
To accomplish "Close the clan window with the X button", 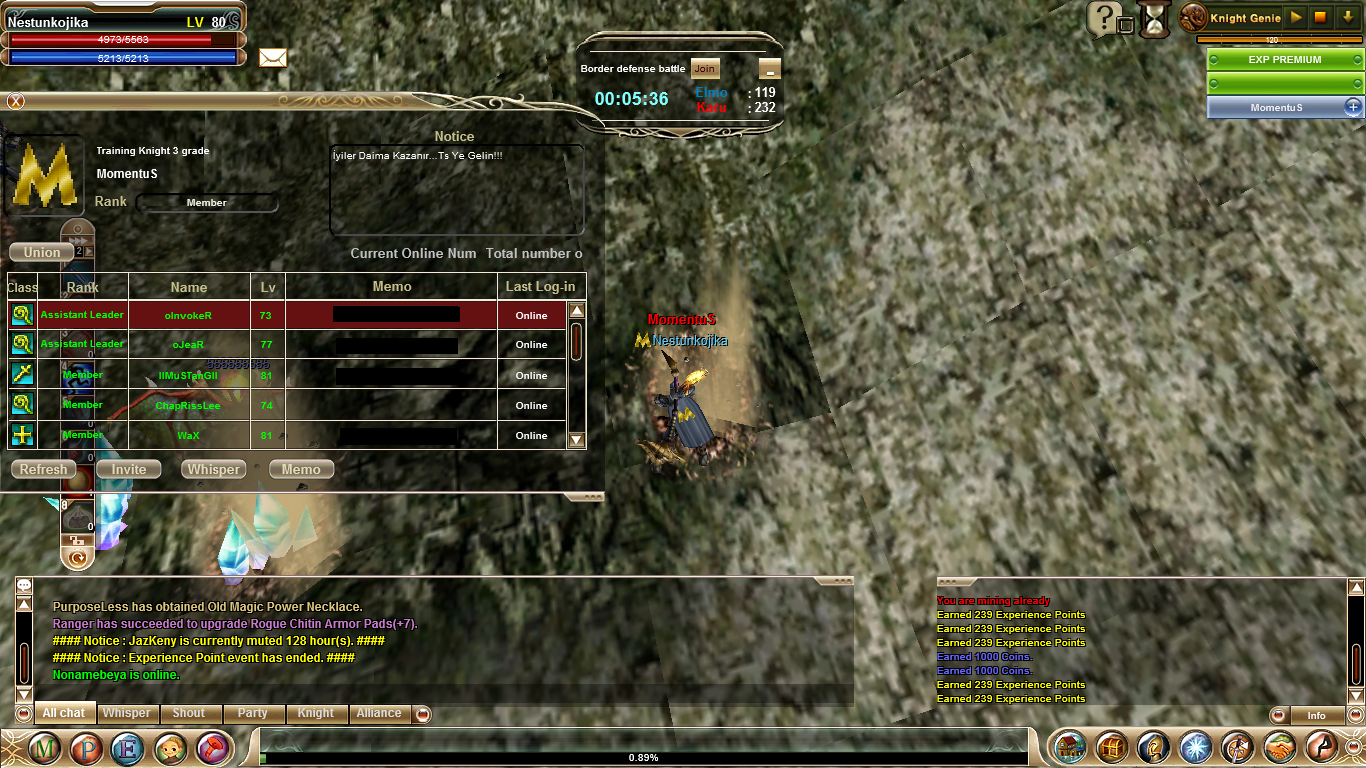I will [15, 101].
